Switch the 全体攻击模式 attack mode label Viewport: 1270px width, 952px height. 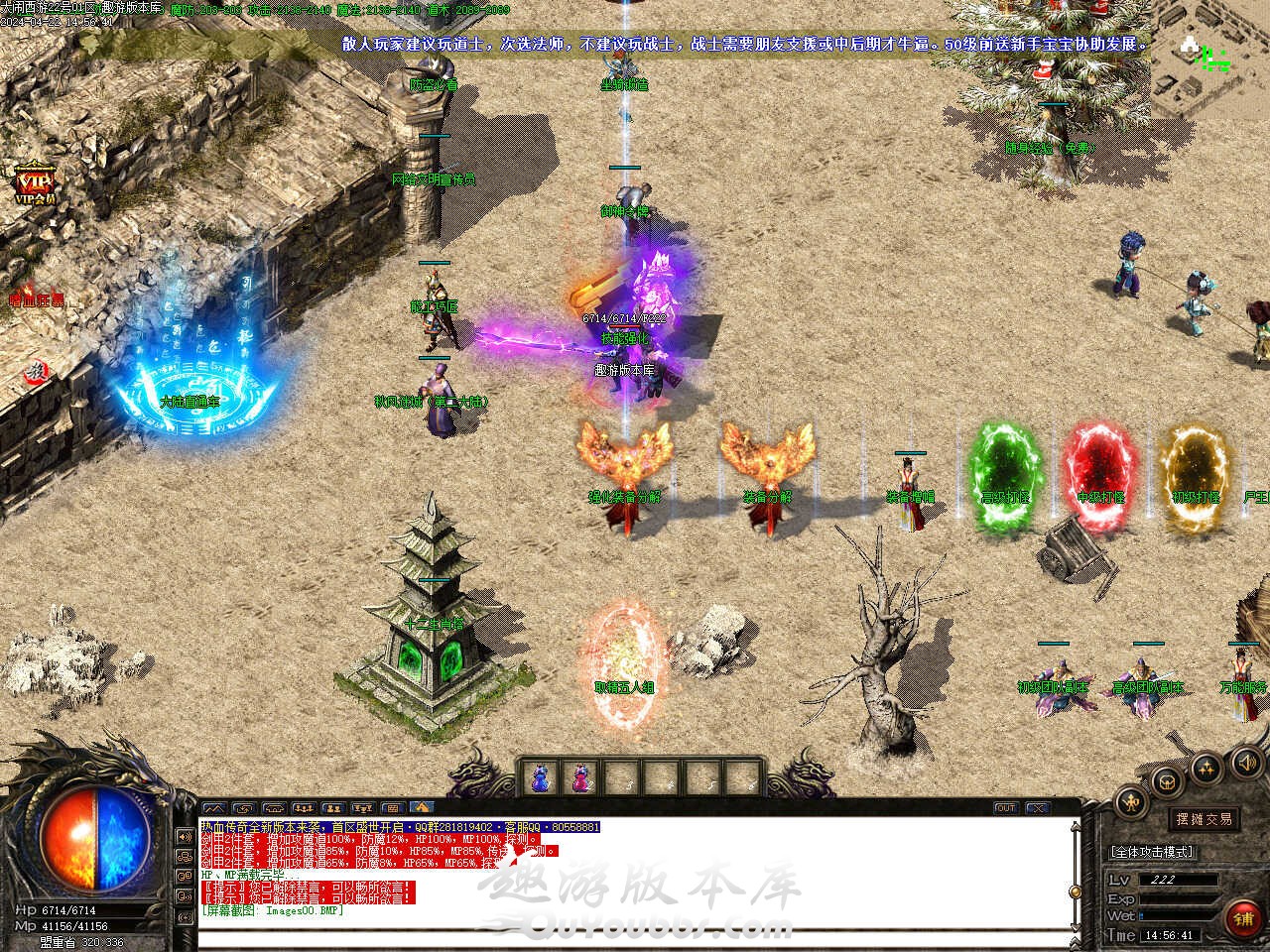click(1152, 852)
